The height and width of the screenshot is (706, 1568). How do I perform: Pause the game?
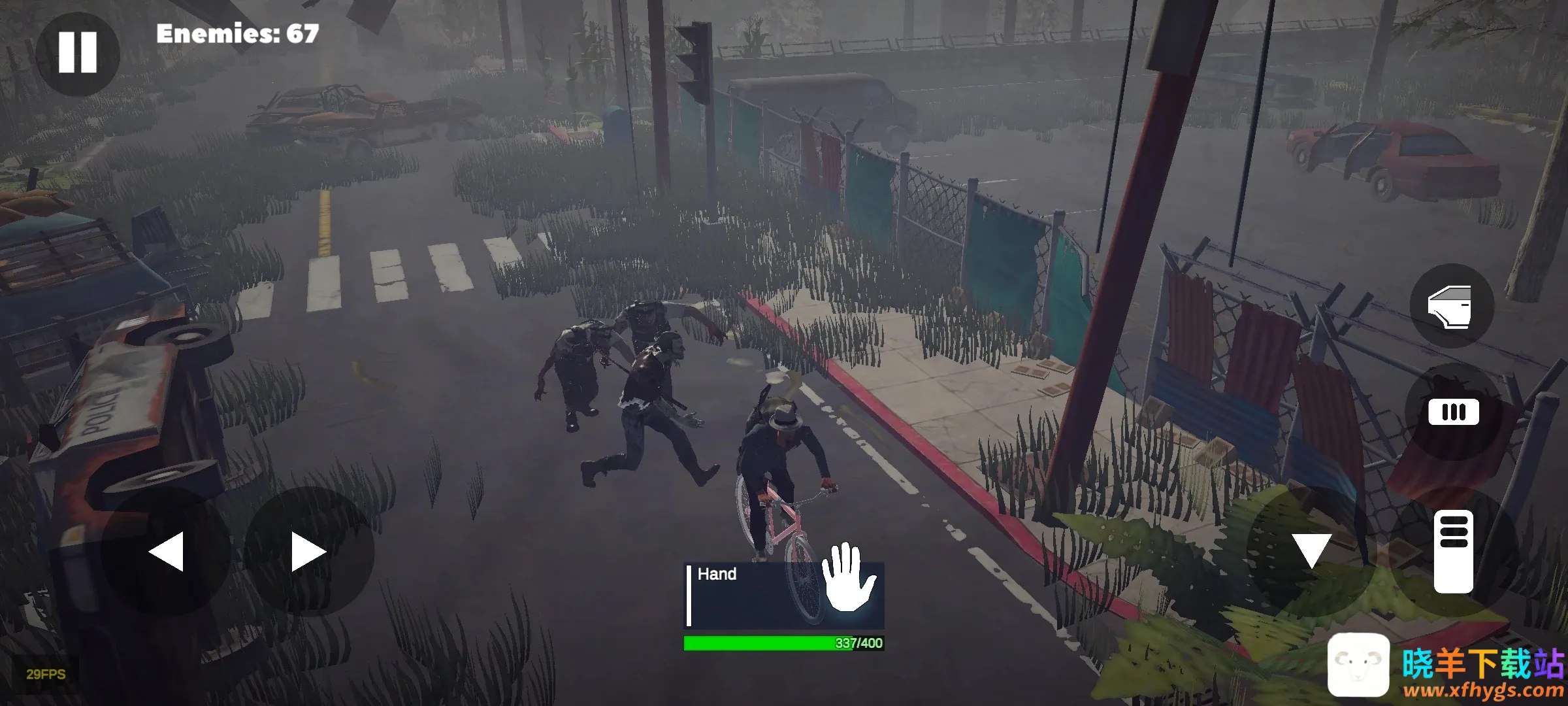77,52
